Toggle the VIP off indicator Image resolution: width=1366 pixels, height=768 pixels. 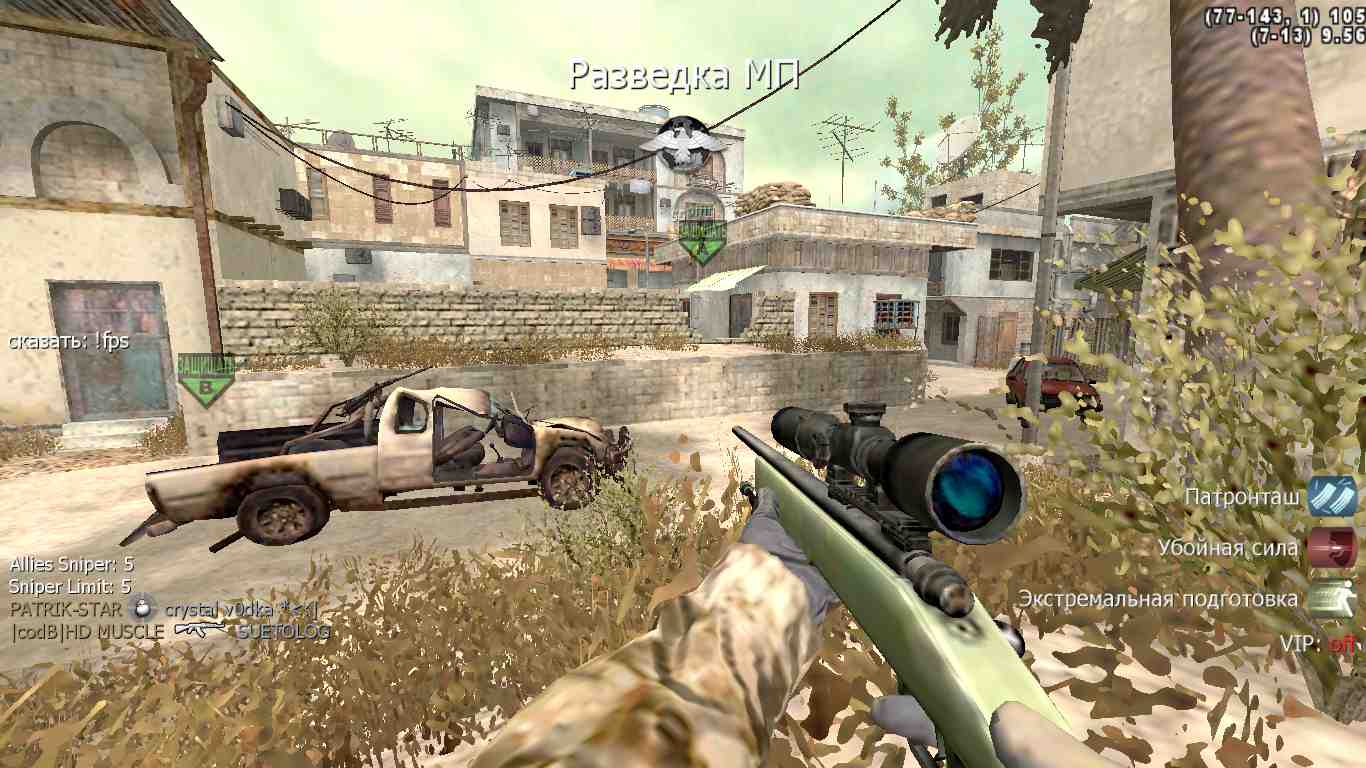pyautogui.click(x=1341, y=644)
